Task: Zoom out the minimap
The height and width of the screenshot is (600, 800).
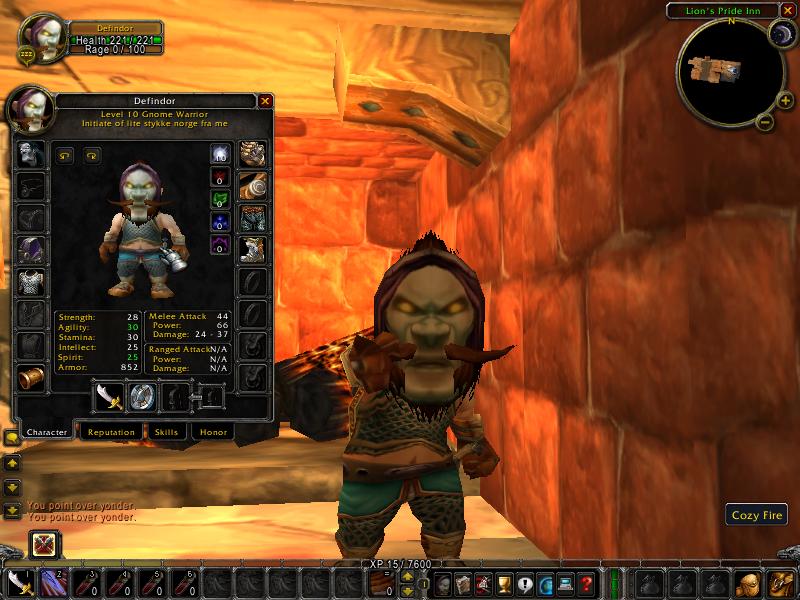Action: click(762, 123)
